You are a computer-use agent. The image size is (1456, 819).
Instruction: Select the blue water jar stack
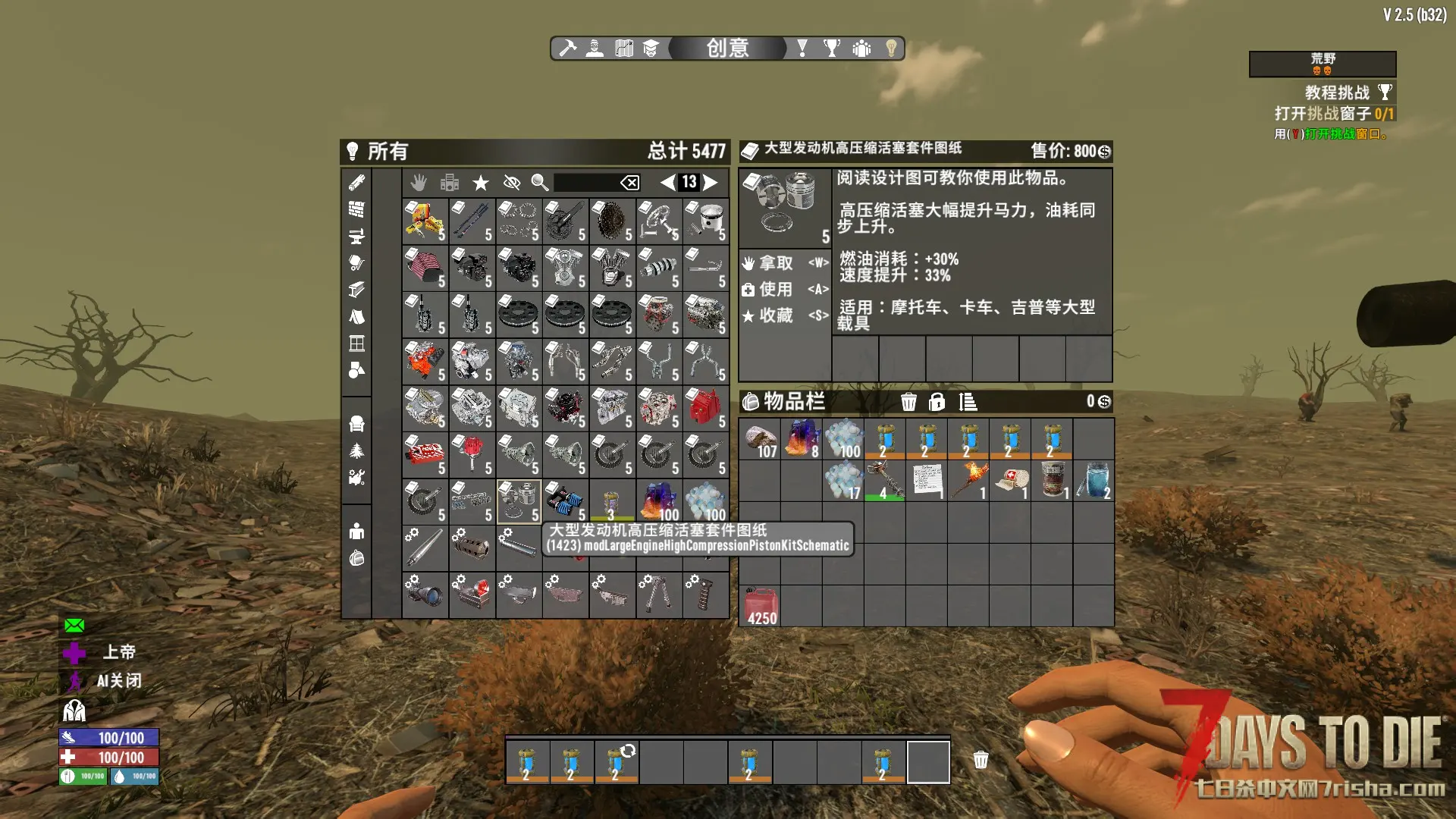[1094, 480]
